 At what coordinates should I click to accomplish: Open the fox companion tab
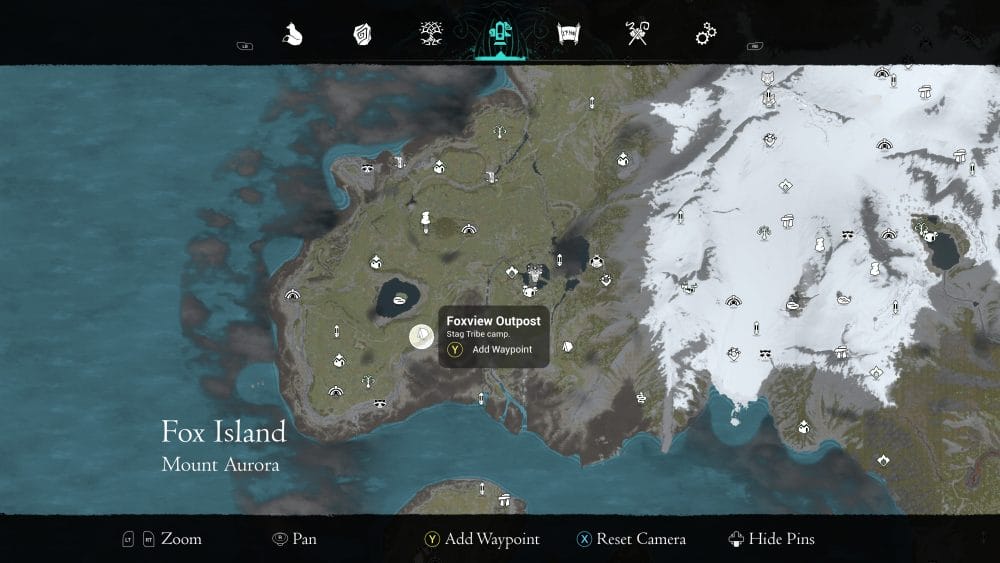(293, 35)
